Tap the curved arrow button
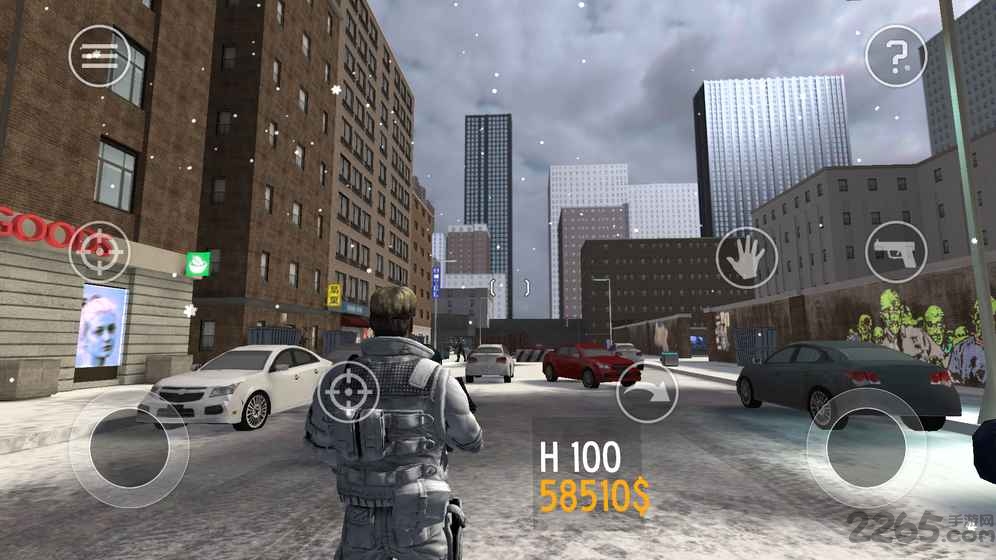 [647, 391]
